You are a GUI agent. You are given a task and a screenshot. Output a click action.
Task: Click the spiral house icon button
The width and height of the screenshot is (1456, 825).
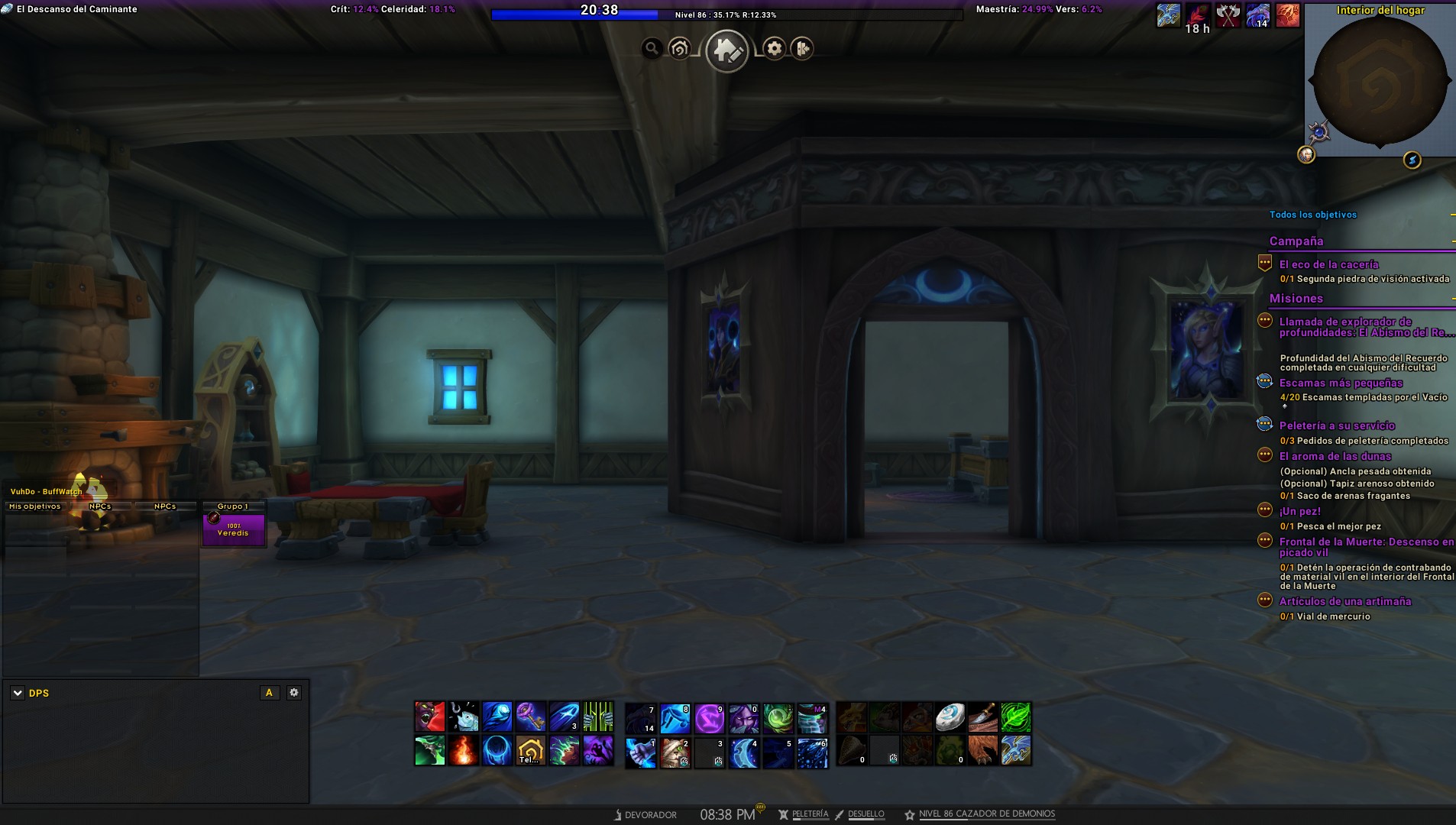[679, 49]
